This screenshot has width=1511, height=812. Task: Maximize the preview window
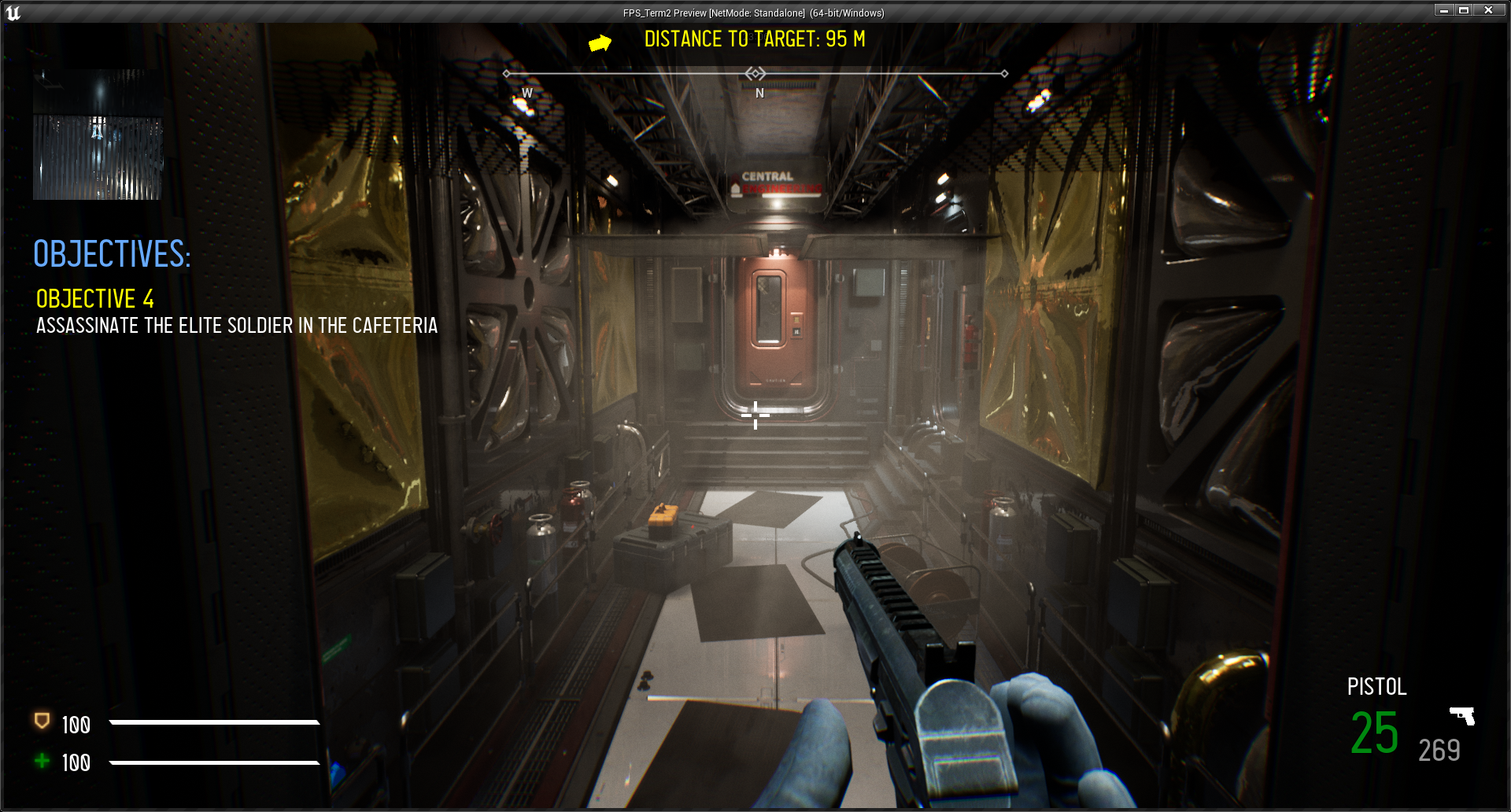coord(1464,10)
